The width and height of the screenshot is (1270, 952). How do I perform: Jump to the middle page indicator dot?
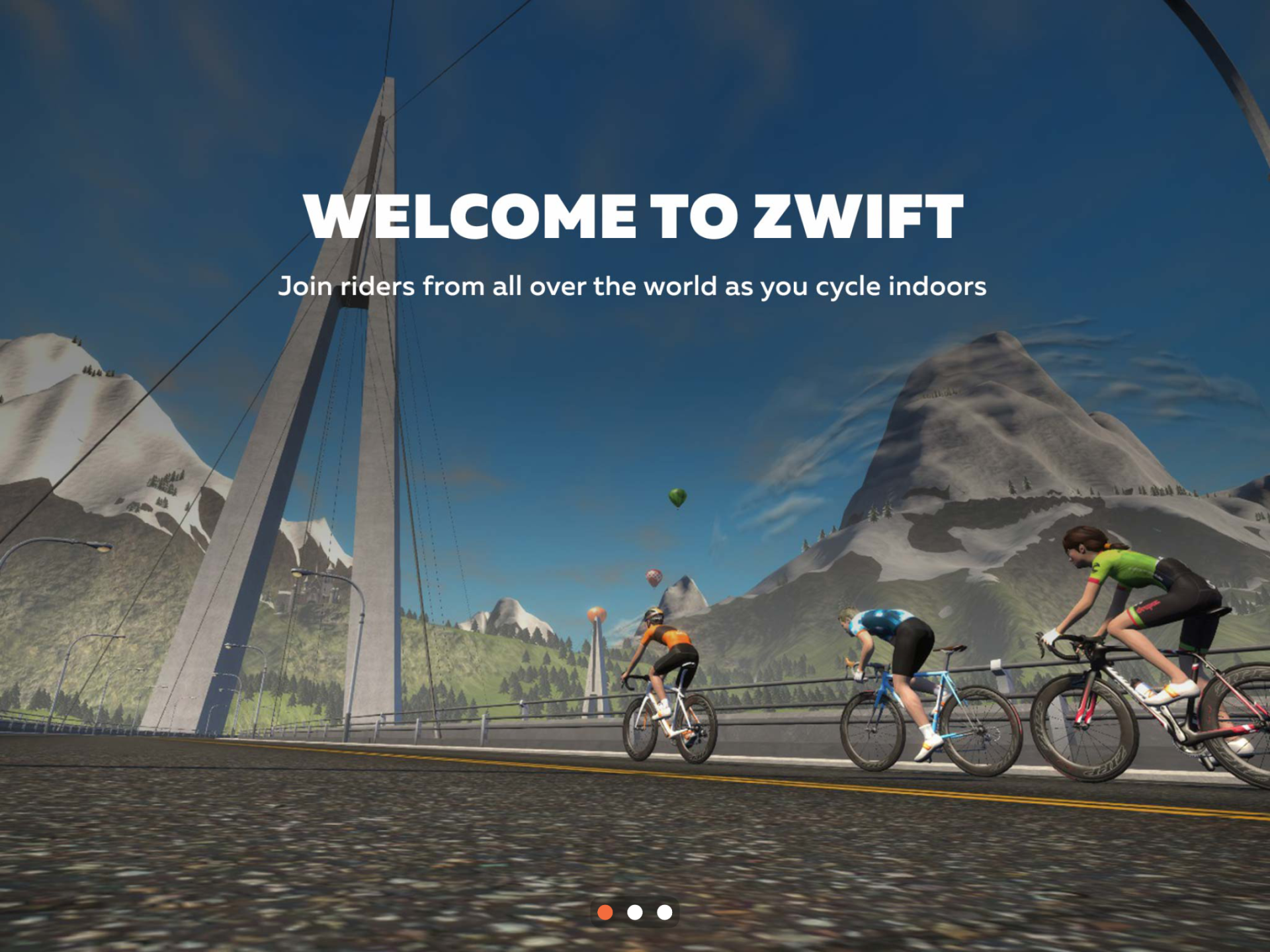point(635,912)
